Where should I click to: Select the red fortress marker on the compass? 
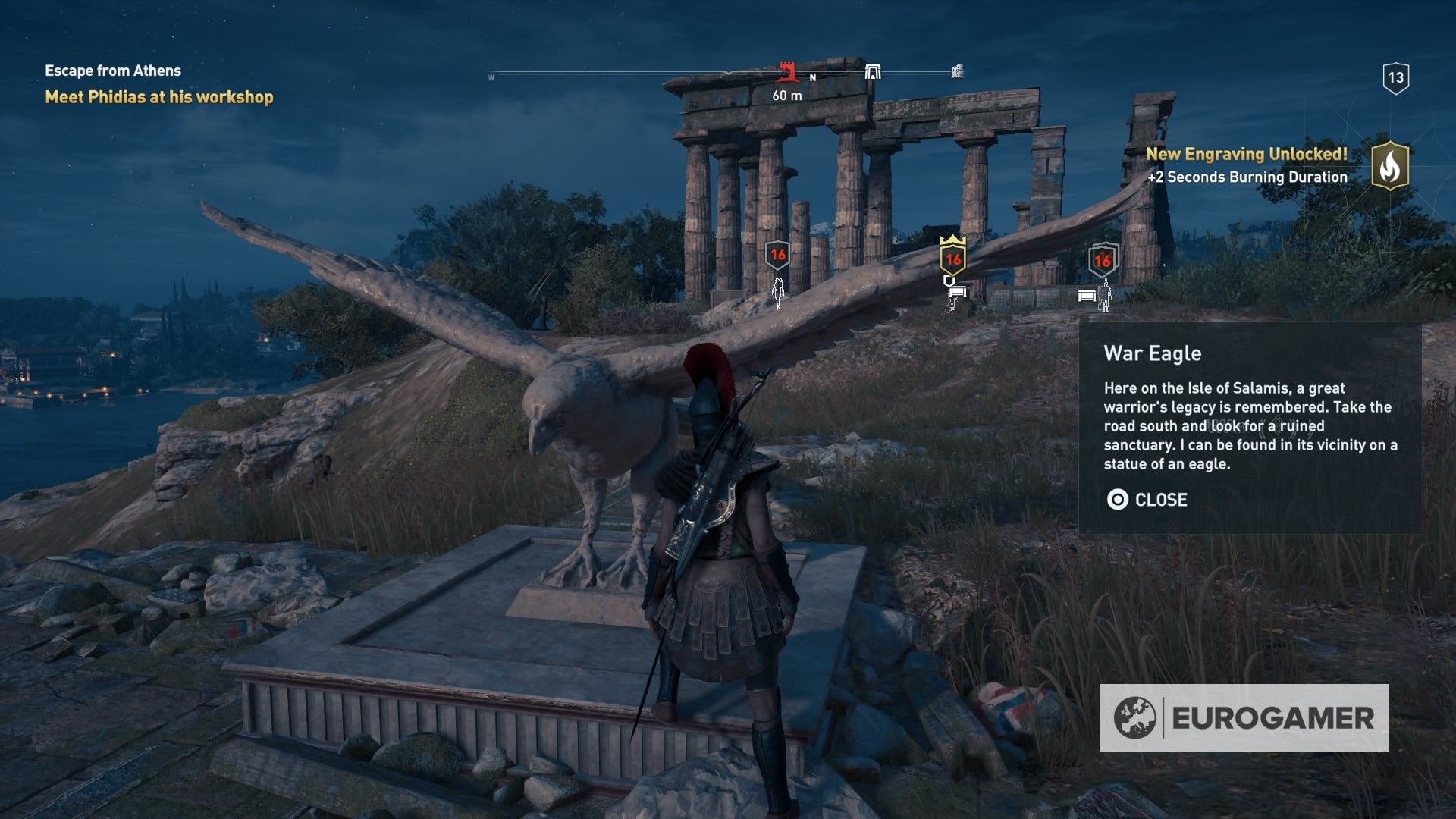[x=786, y=71]
